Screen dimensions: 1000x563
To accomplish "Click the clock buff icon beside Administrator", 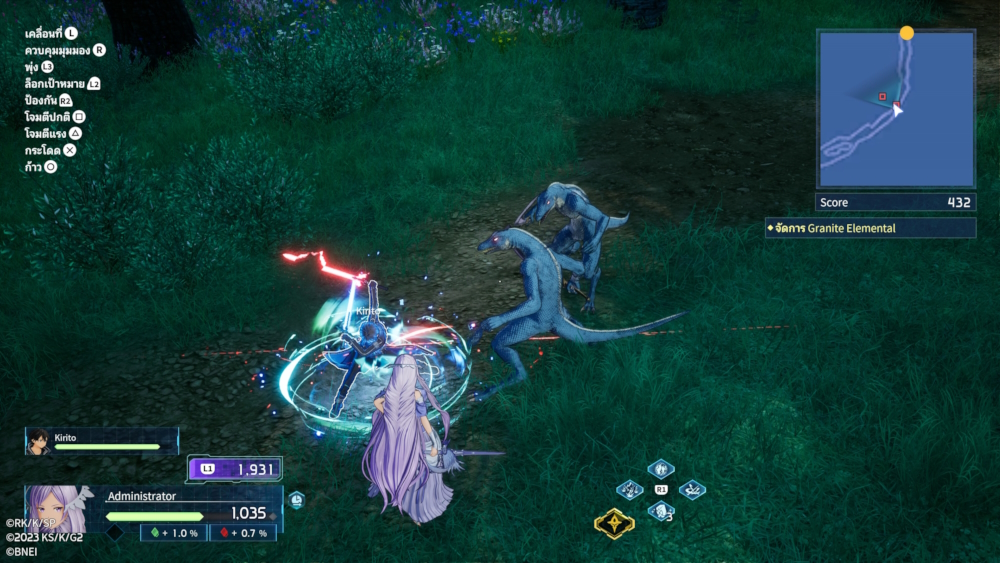I will pos(296,500).
